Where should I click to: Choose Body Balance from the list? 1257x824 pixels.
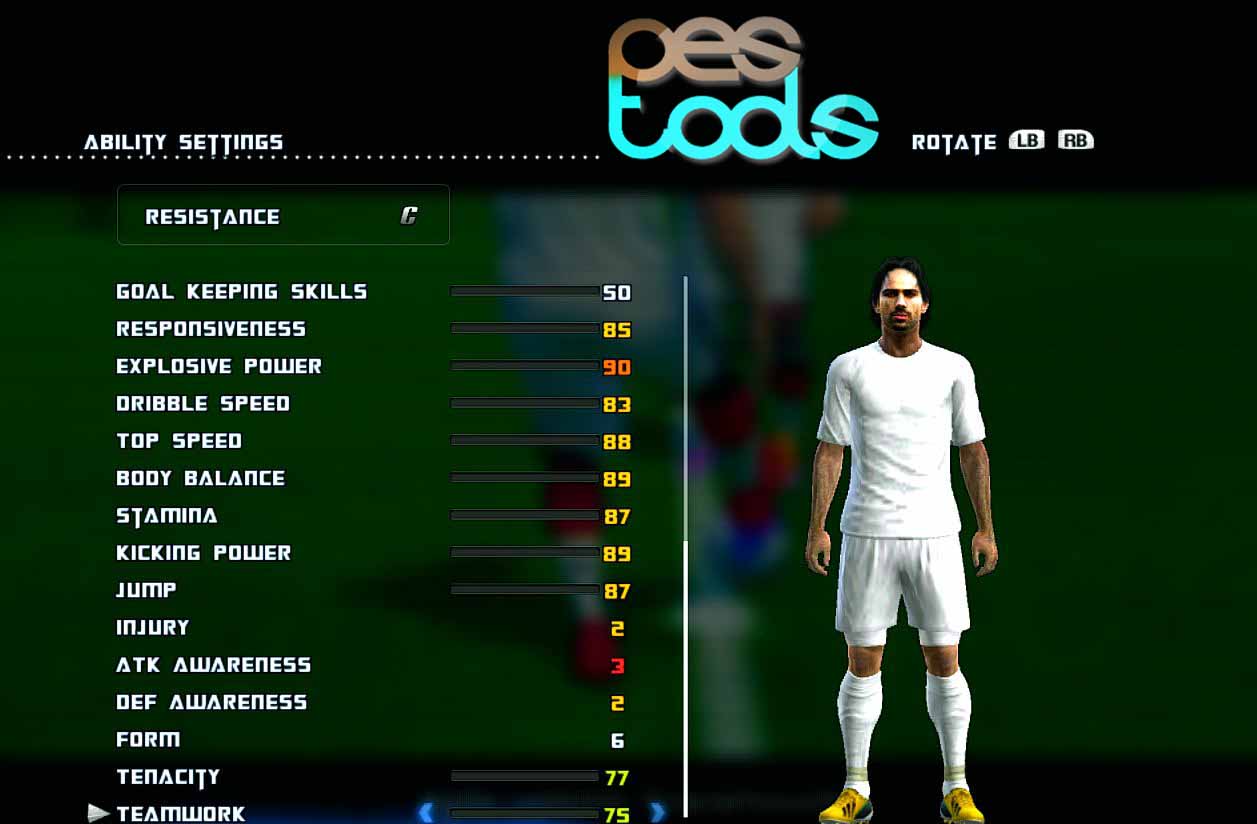point(200,478)
